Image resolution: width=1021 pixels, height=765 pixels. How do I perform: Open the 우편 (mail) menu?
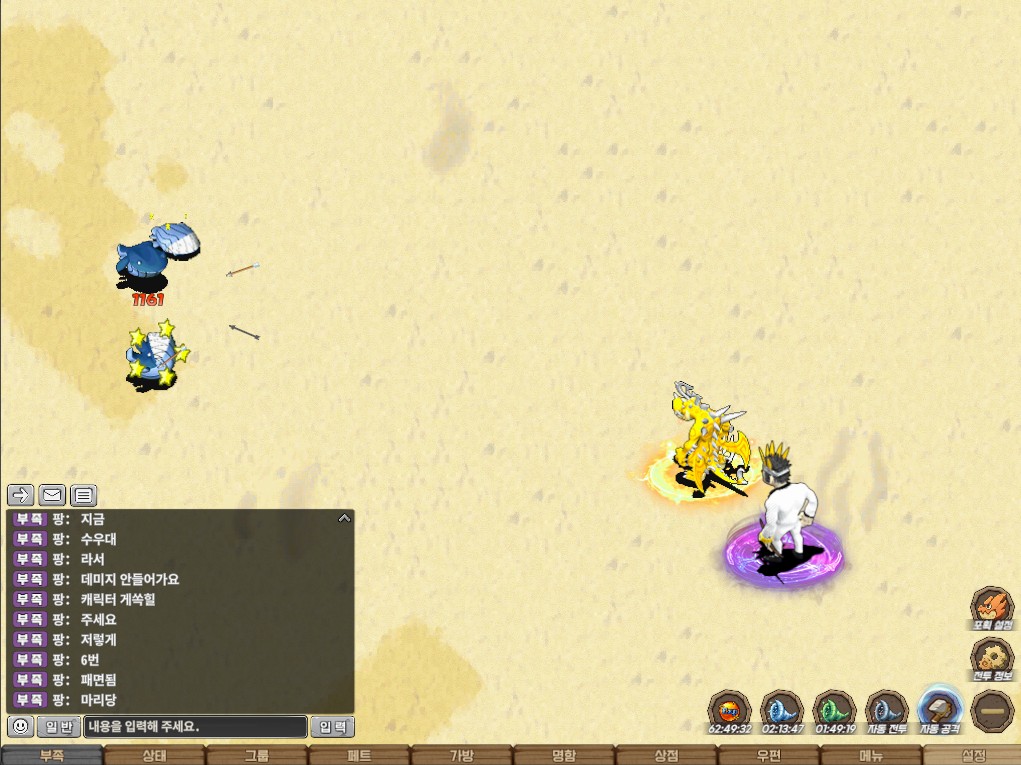pyautogui.click(x=768, y=756)
